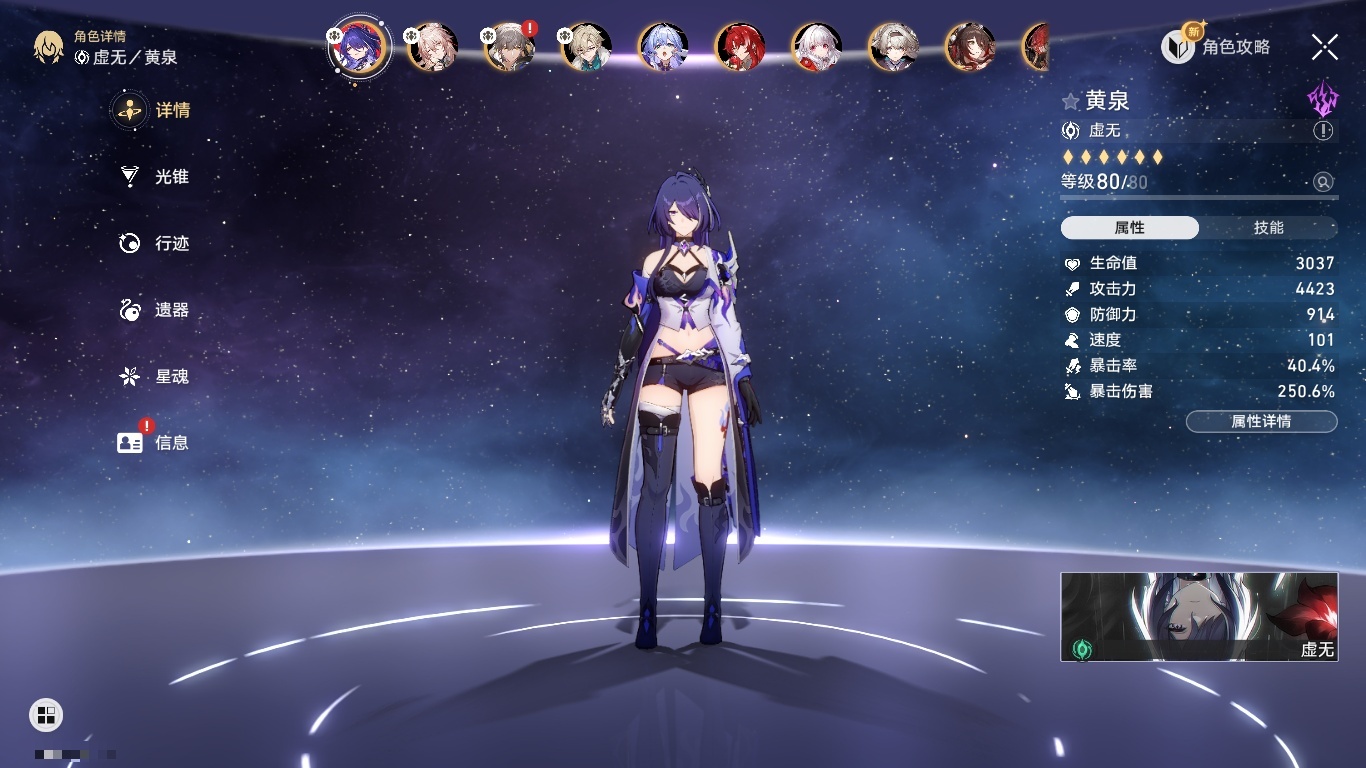Select the portrait with the red exclamation badge
This screenshot has width=1366, height=768.
tap(510, 47)
